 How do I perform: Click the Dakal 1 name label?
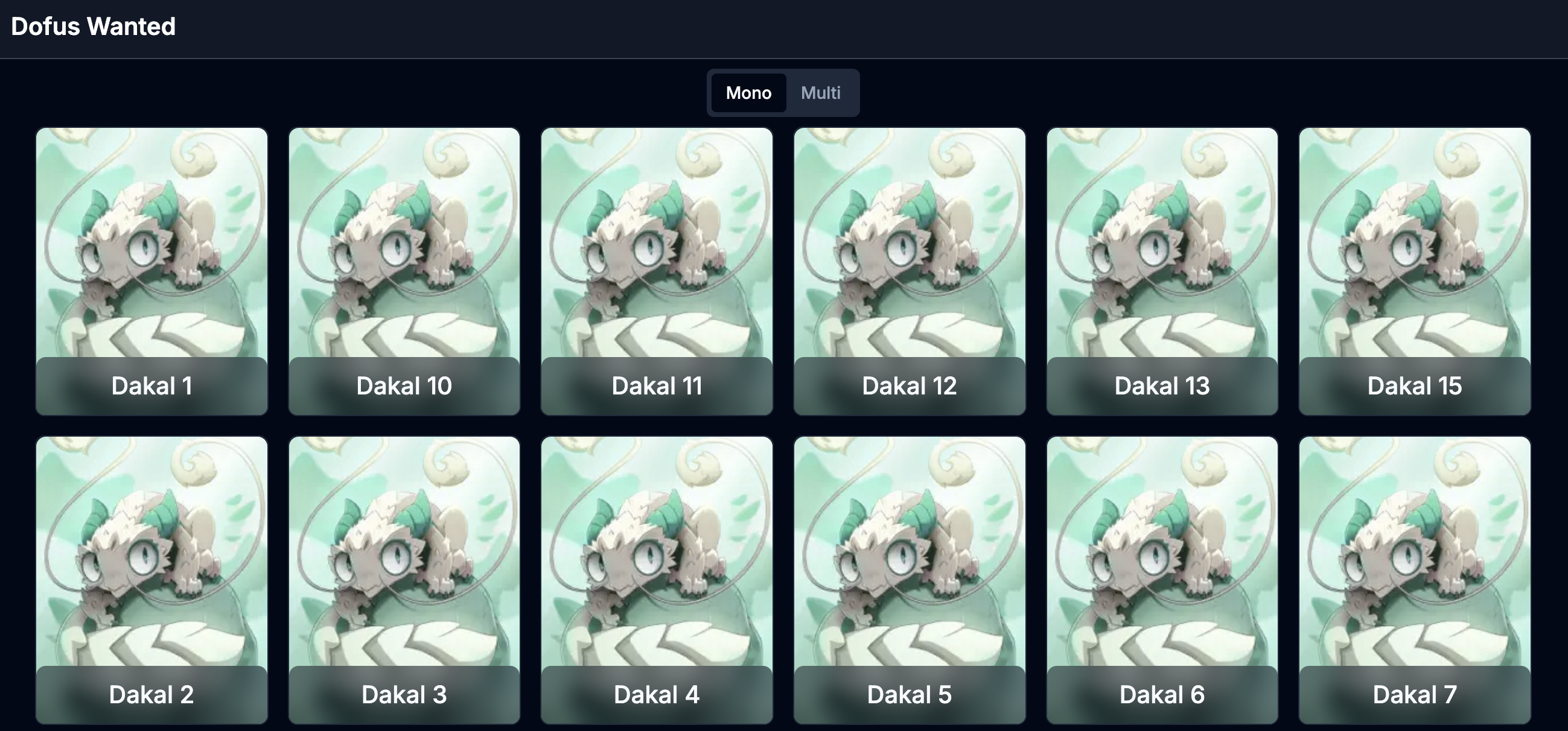[x=151, y=385]
